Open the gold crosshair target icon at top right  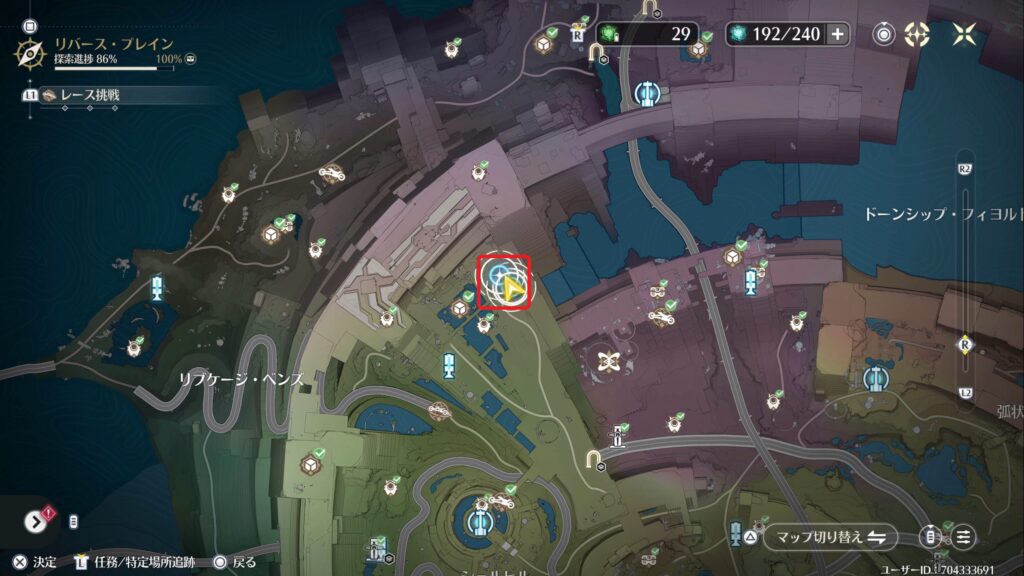pos(916,34)
